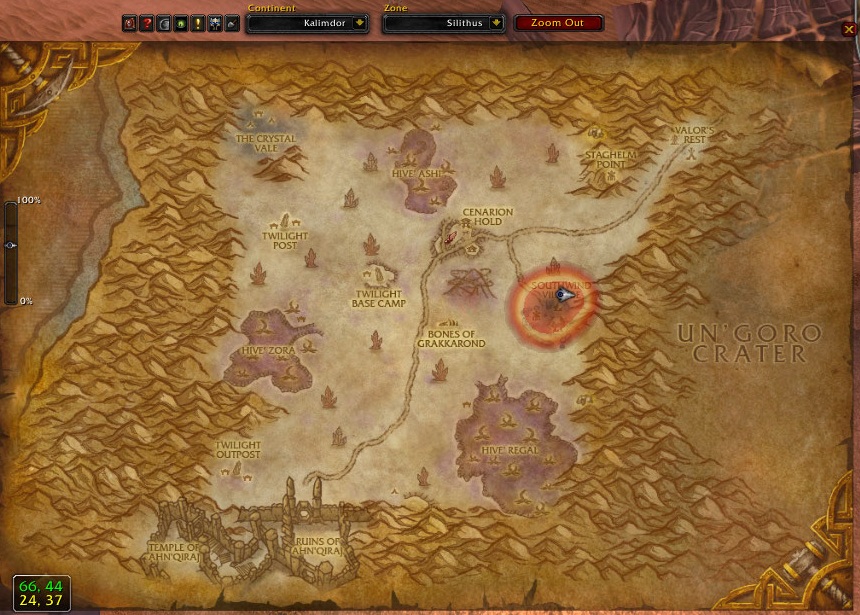Click the map opacity slider handle
Screen dimensions: 860x615
point(10,245)
